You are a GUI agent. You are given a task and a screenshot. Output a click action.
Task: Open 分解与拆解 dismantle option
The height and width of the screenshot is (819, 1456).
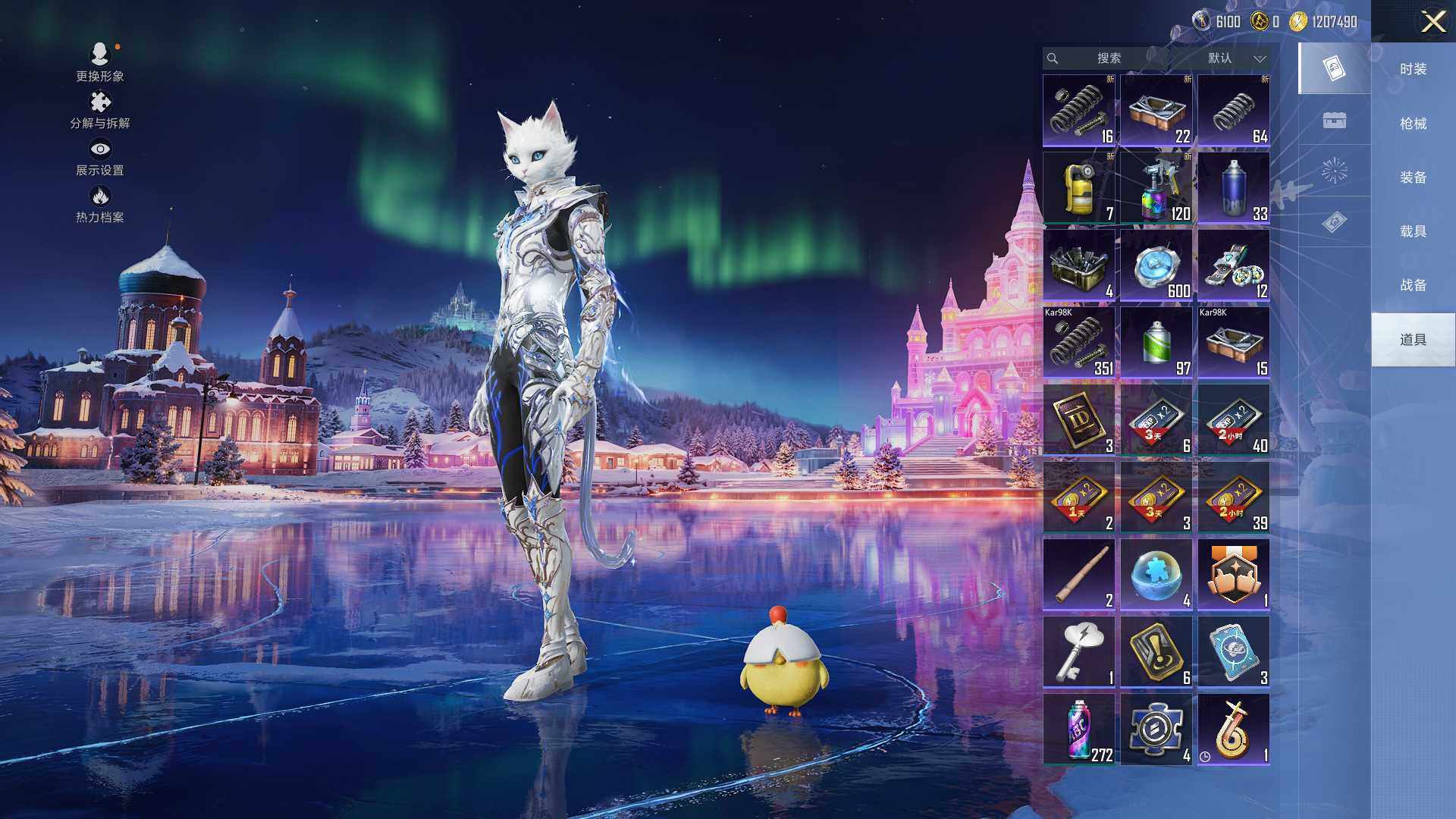99,110
